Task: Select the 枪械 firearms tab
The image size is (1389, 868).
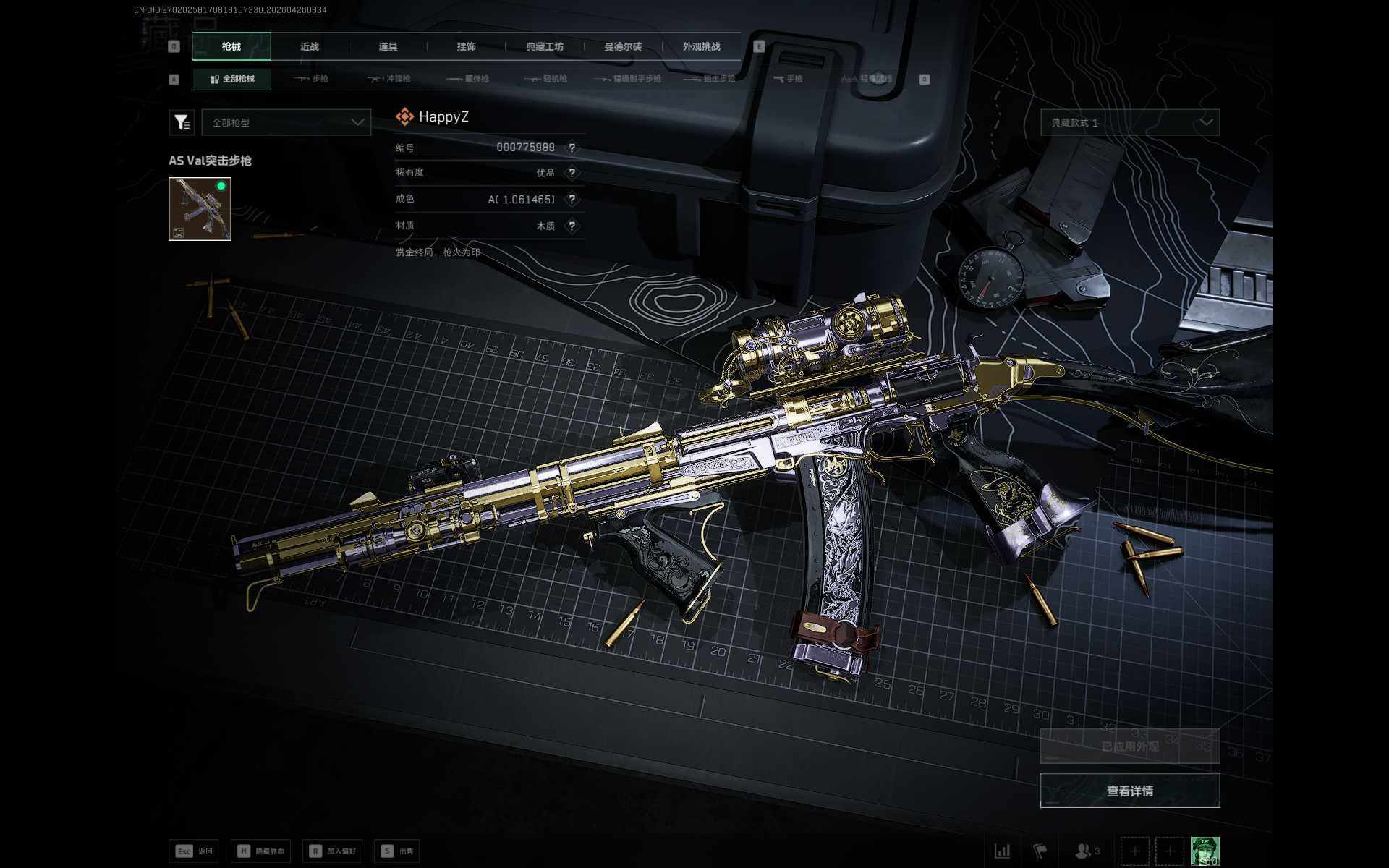Action: click(231, 47)
